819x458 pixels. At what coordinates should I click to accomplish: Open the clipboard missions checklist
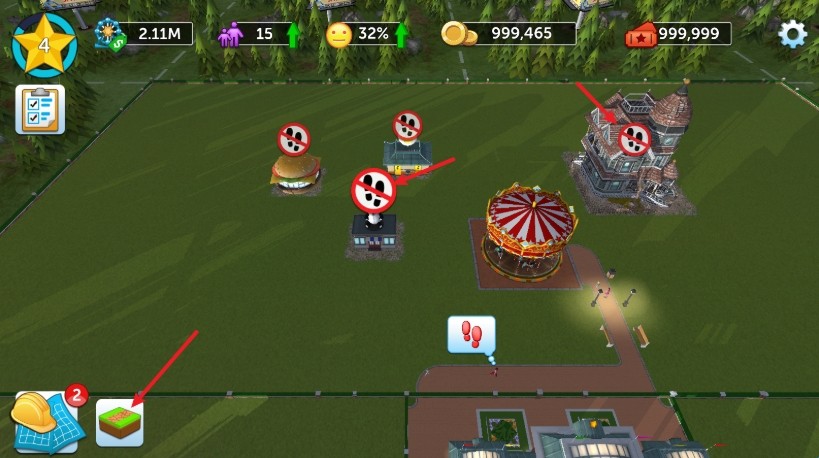[x=40, y=109]
